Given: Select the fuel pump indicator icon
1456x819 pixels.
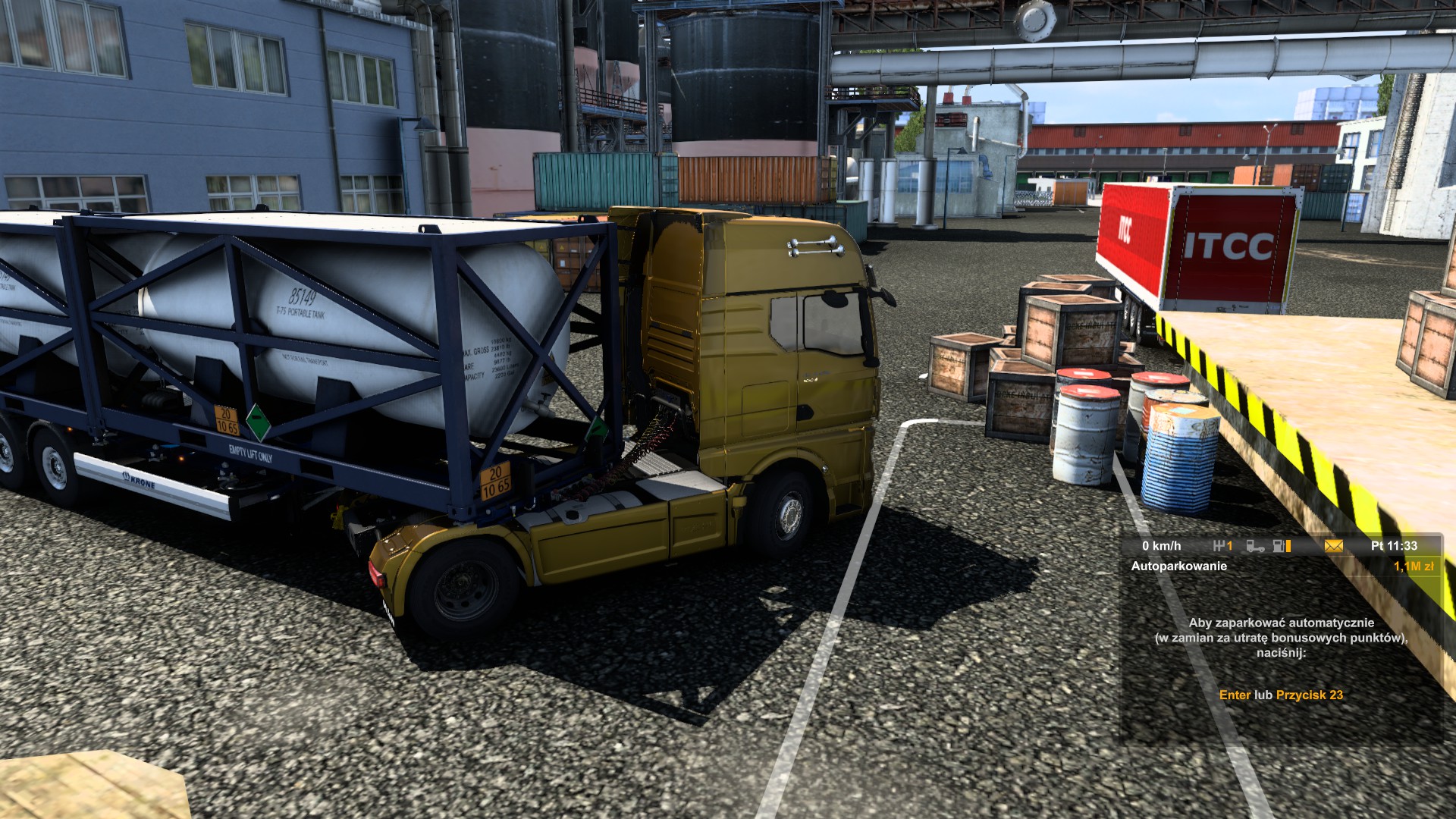Looking at the screenshot, I should click(x=1279, y=546).
